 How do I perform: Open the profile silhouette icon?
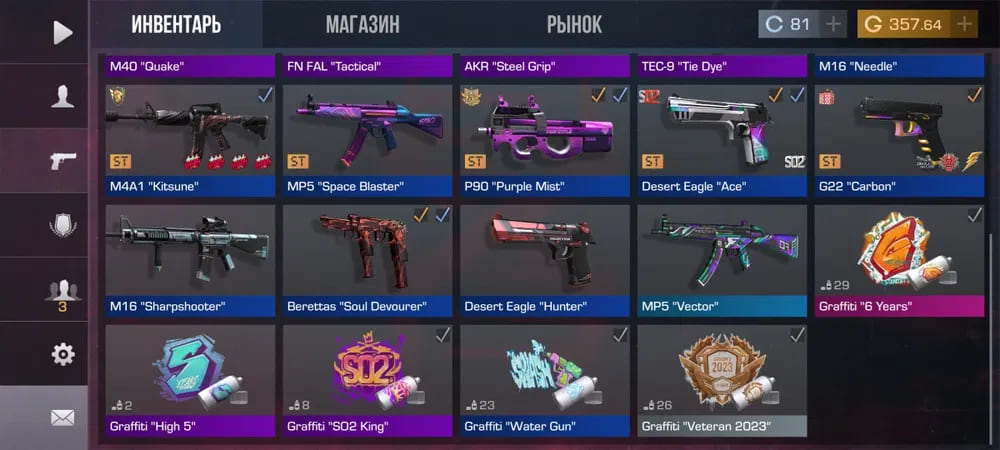(62, 97)
